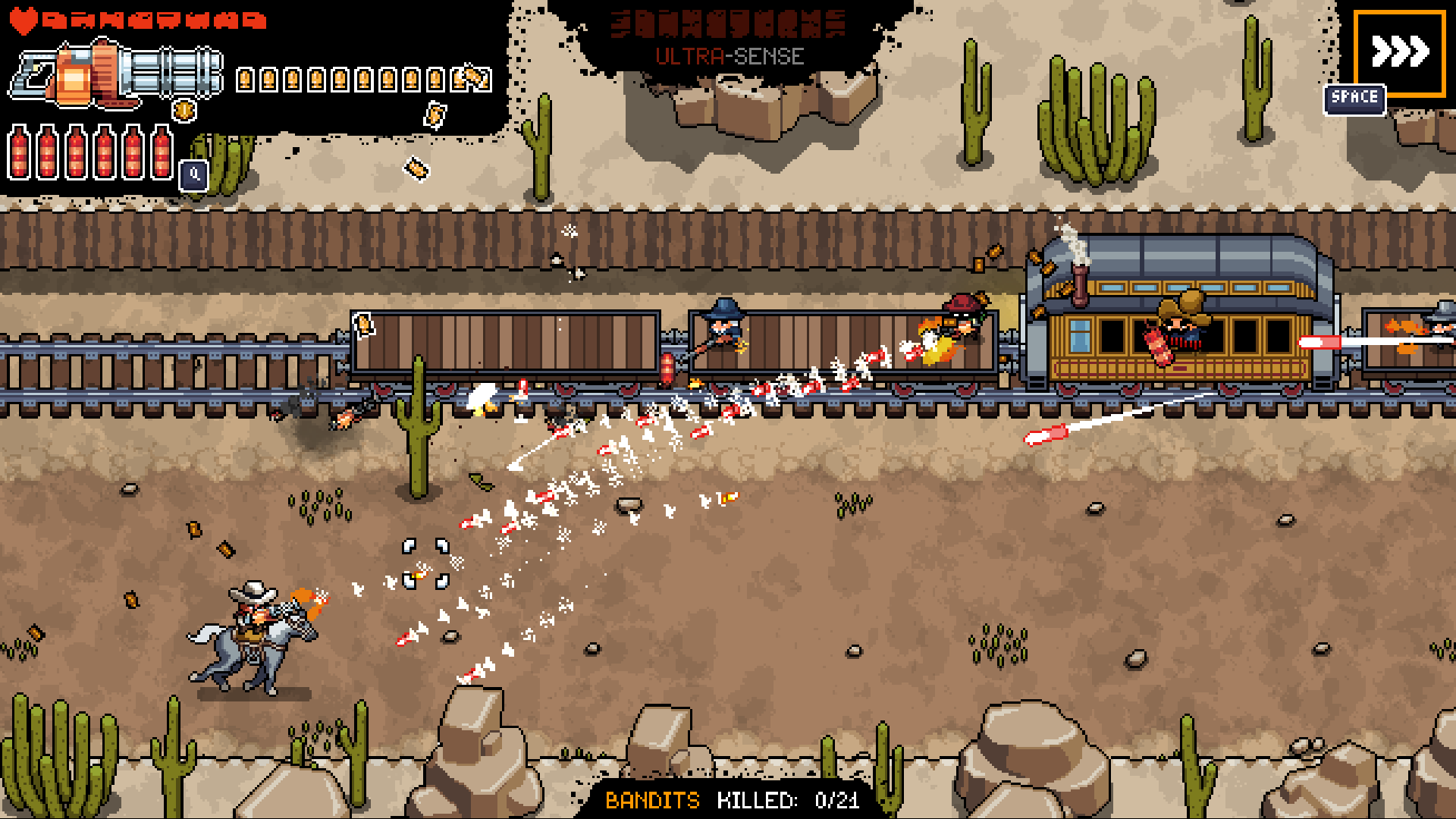
Task: Click the Q key badge under the dynamite row
Action: click(x=195, y=175)
